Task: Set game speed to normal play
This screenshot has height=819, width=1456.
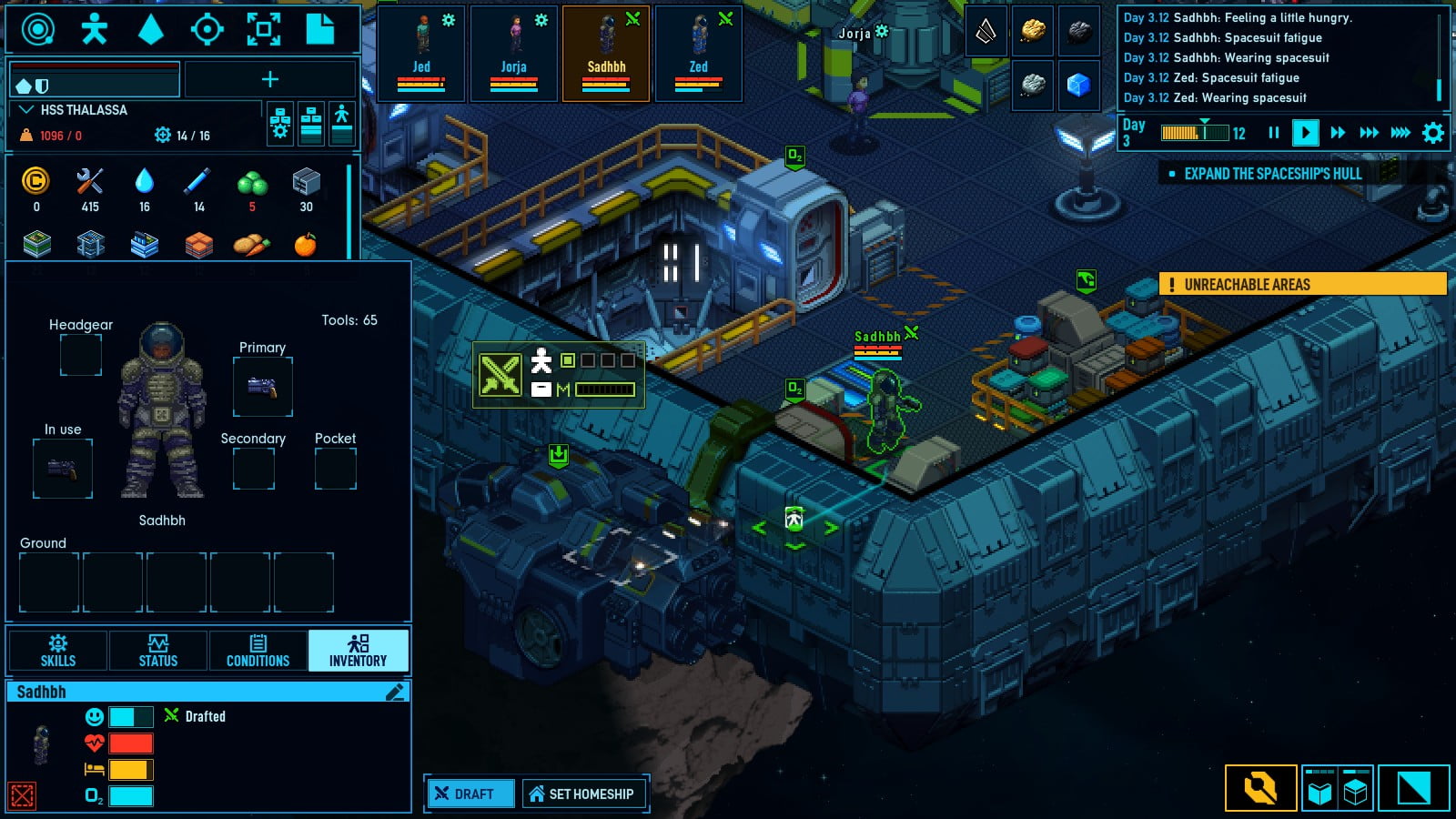Action: pos(1305,133)
